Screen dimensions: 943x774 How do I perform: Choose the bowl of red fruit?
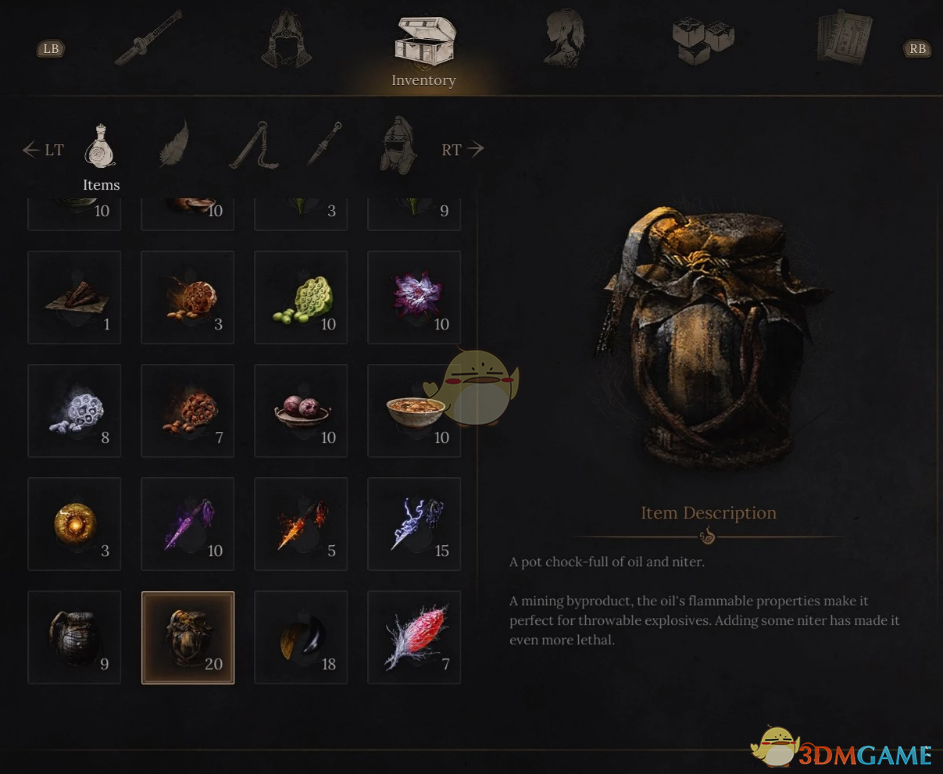[x=301, y=411]
